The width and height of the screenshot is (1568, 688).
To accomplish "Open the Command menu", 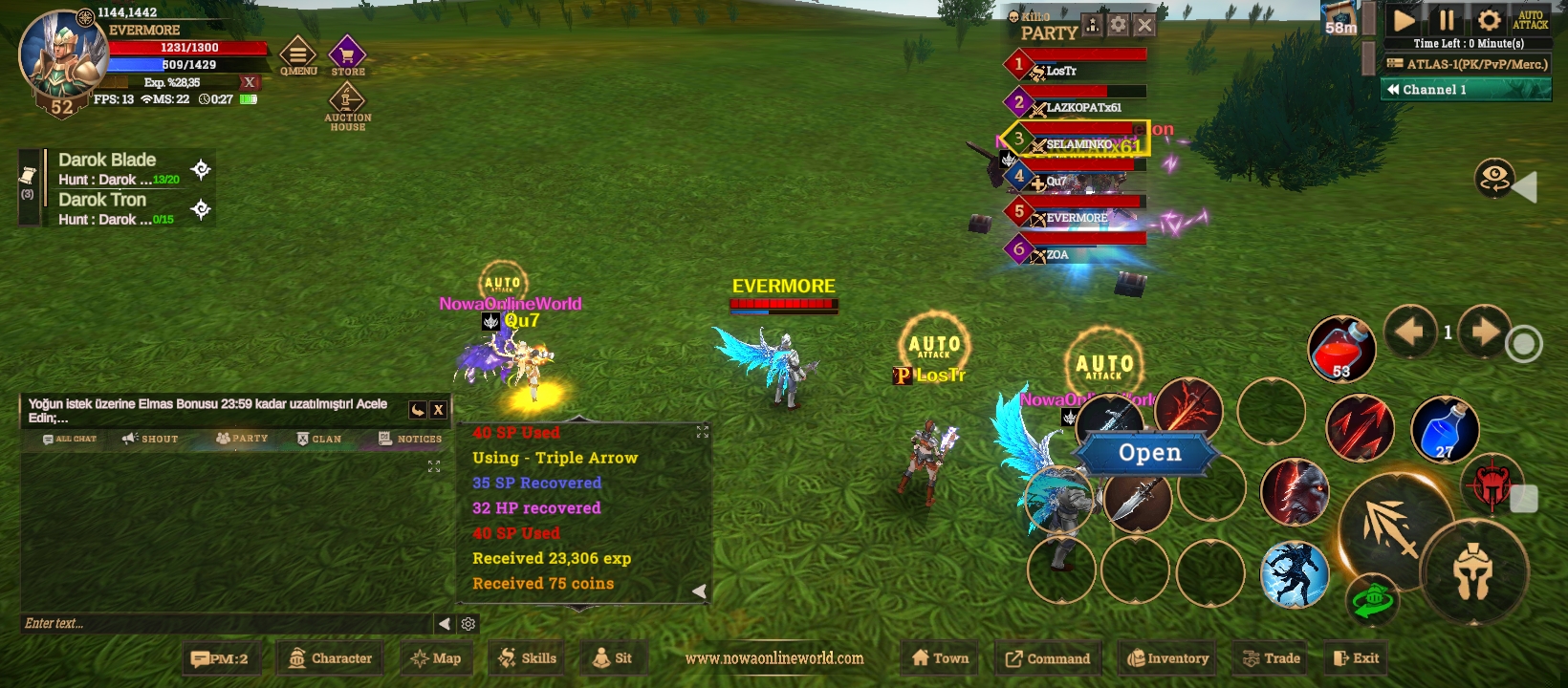I will [x=1047, y=658].
